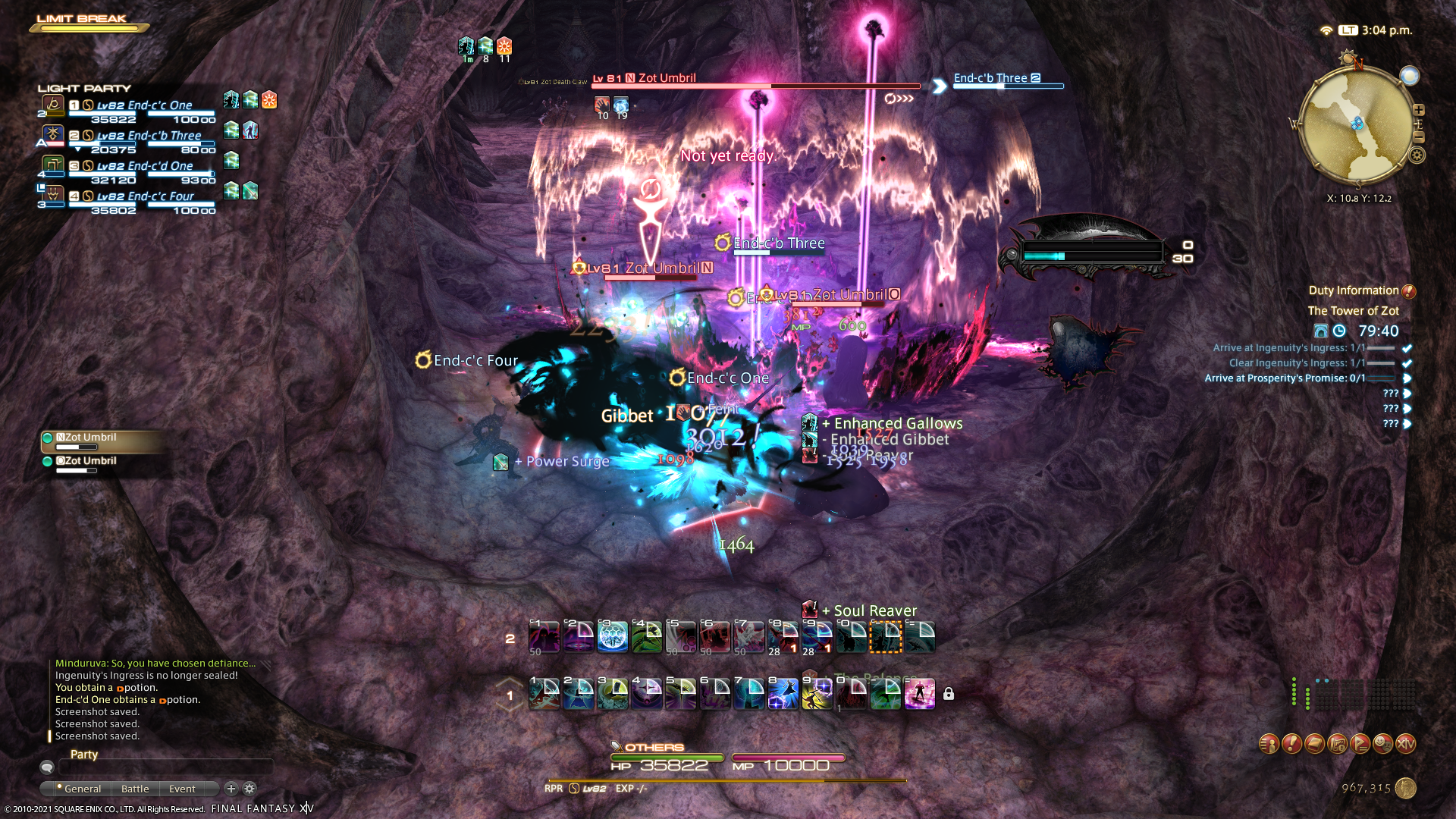Viewport: 1456px width, 819px height.
Task: Open the chat mode speech bubble button
Action: [47, 767]
